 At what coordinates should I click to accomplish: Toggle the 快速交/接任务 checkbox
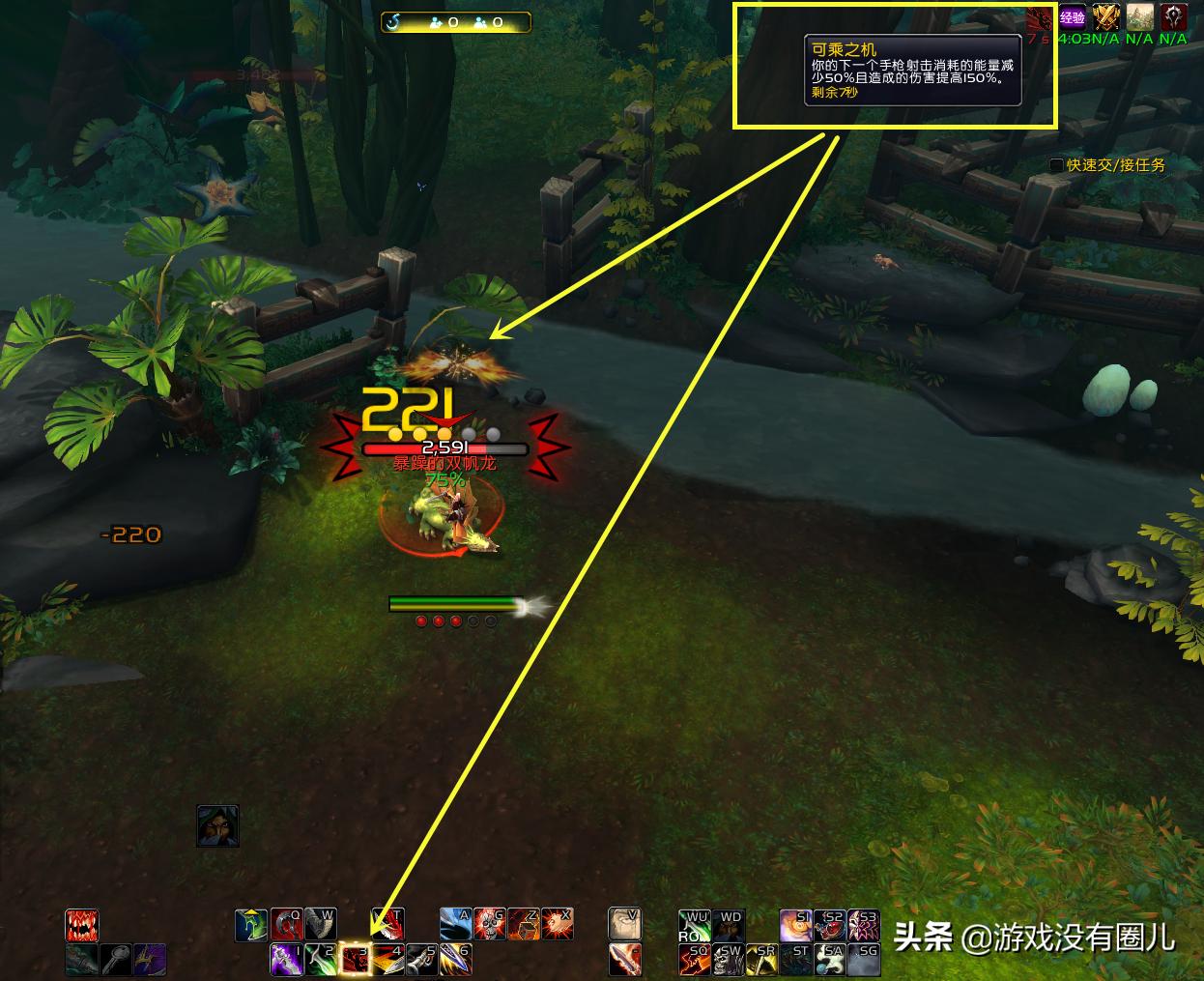click(1056, 165)
